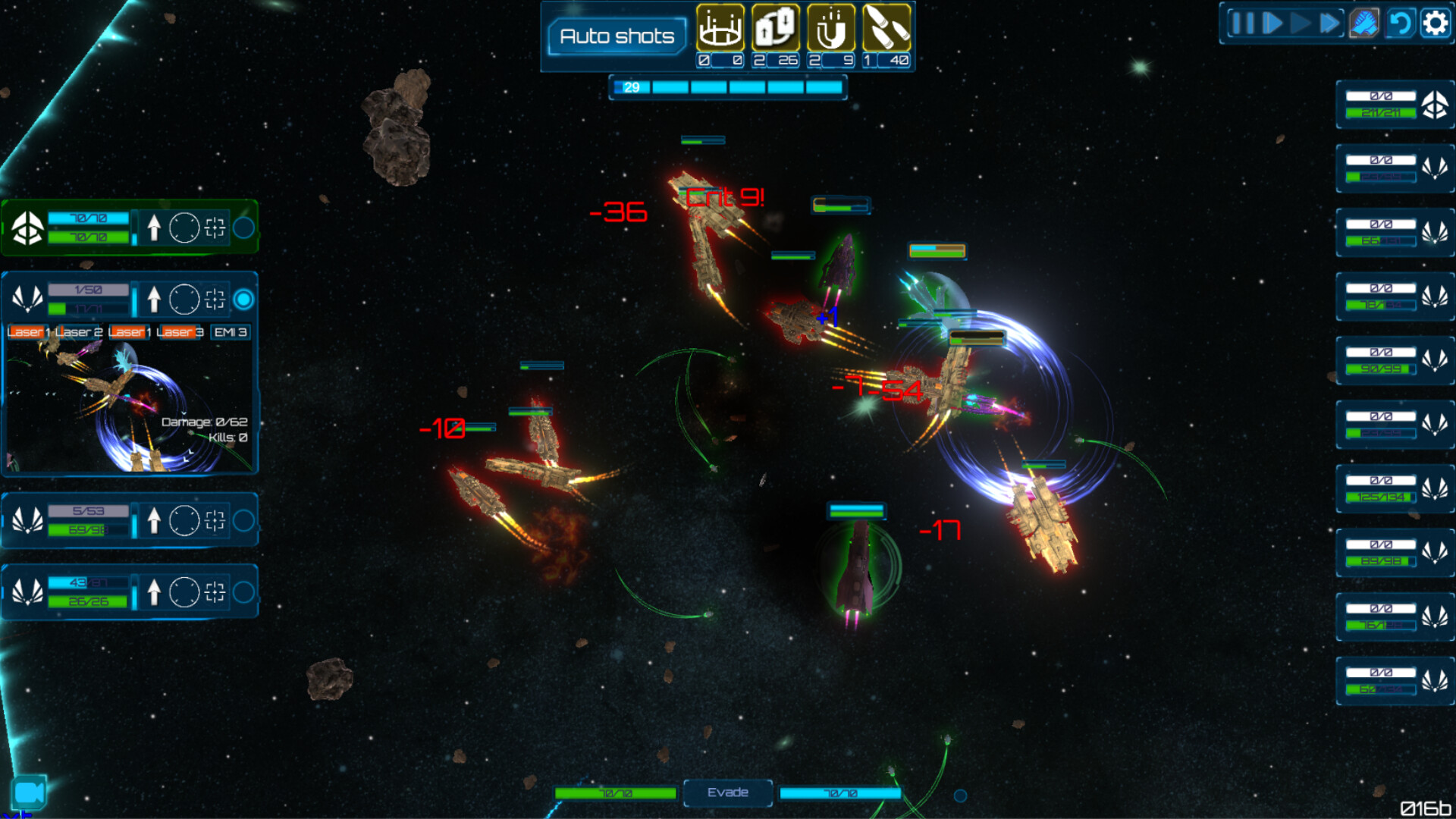Choose the Laser 2 weapon
The width and height of the screenshot is (1456, 819).
pos(79,332)
